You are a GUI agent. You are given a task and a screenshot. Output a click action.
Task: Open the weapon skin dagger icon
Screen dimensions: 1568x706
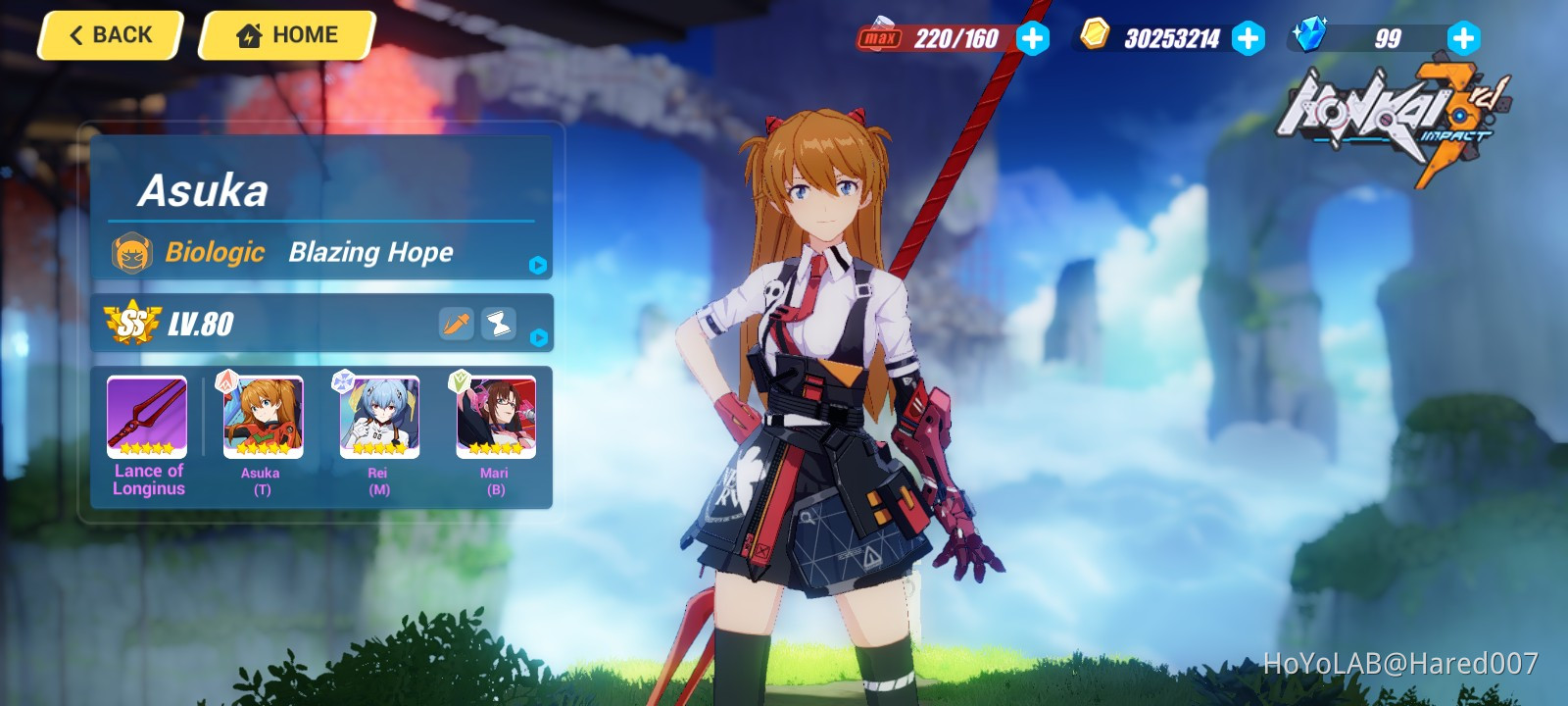pos(455,323)
